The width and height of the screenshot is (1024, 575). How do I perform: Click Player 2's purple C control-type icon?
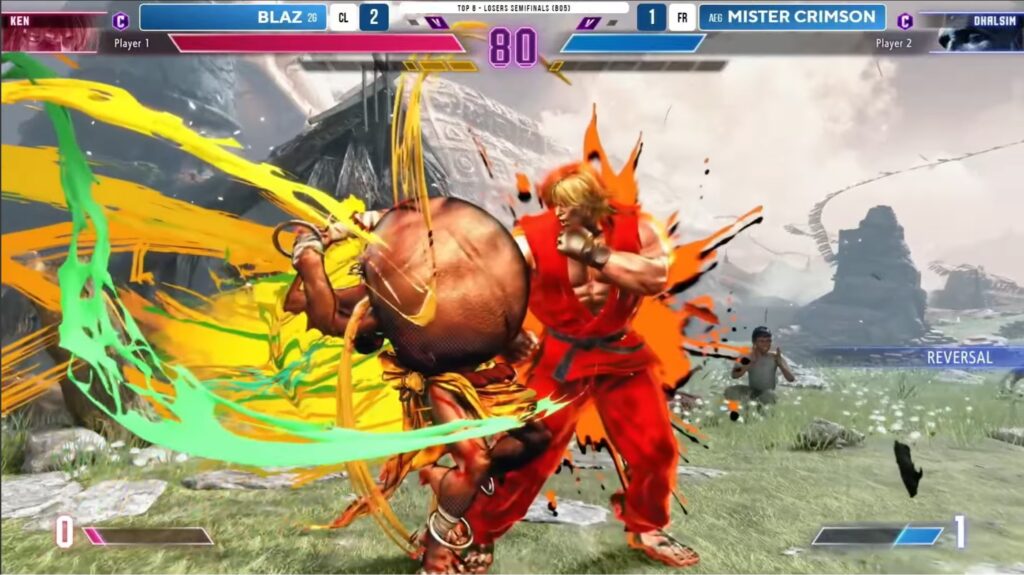coord(904,21)
